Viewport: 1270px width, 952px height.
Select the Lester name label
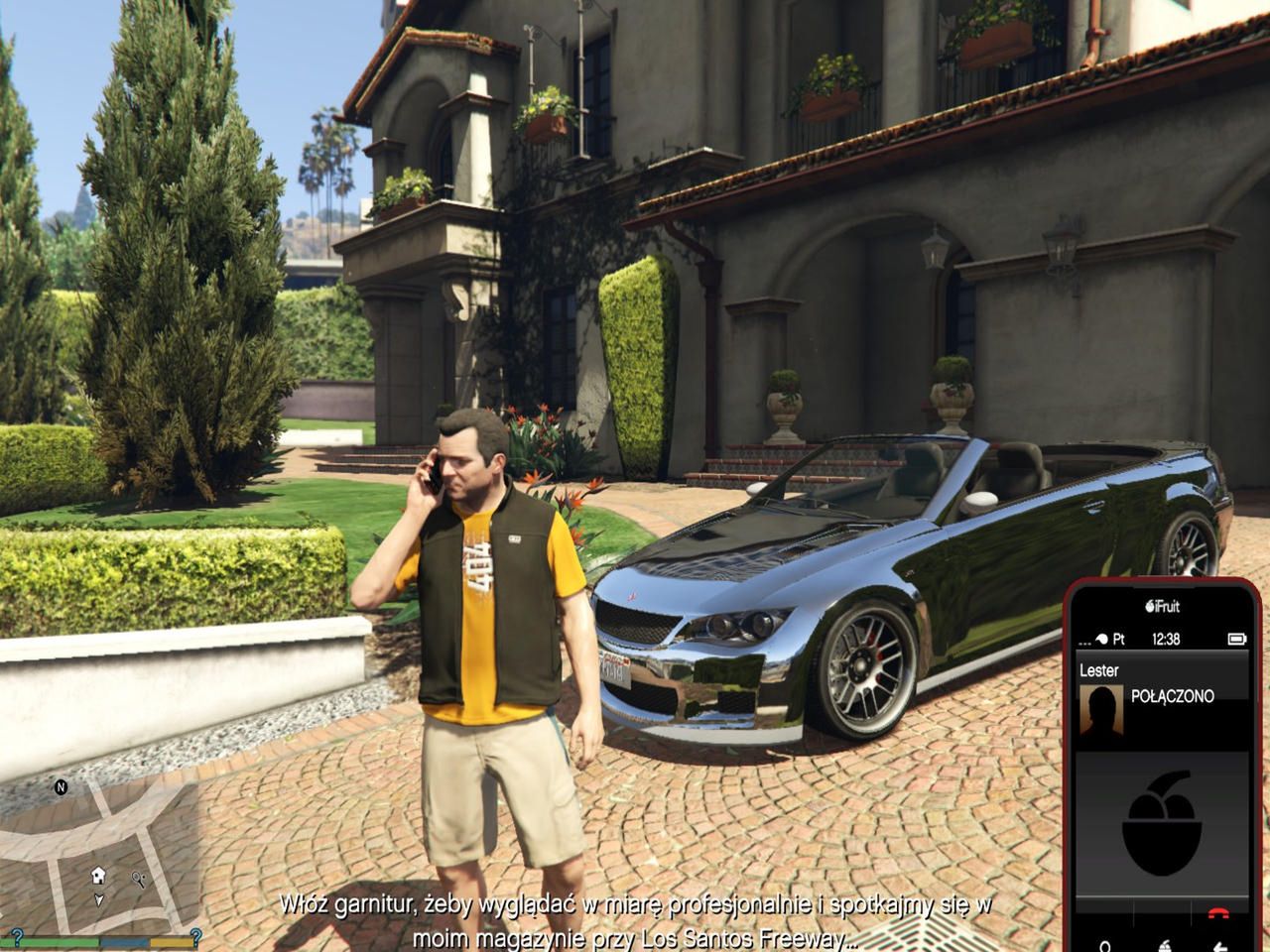[x=1098, y=668]
